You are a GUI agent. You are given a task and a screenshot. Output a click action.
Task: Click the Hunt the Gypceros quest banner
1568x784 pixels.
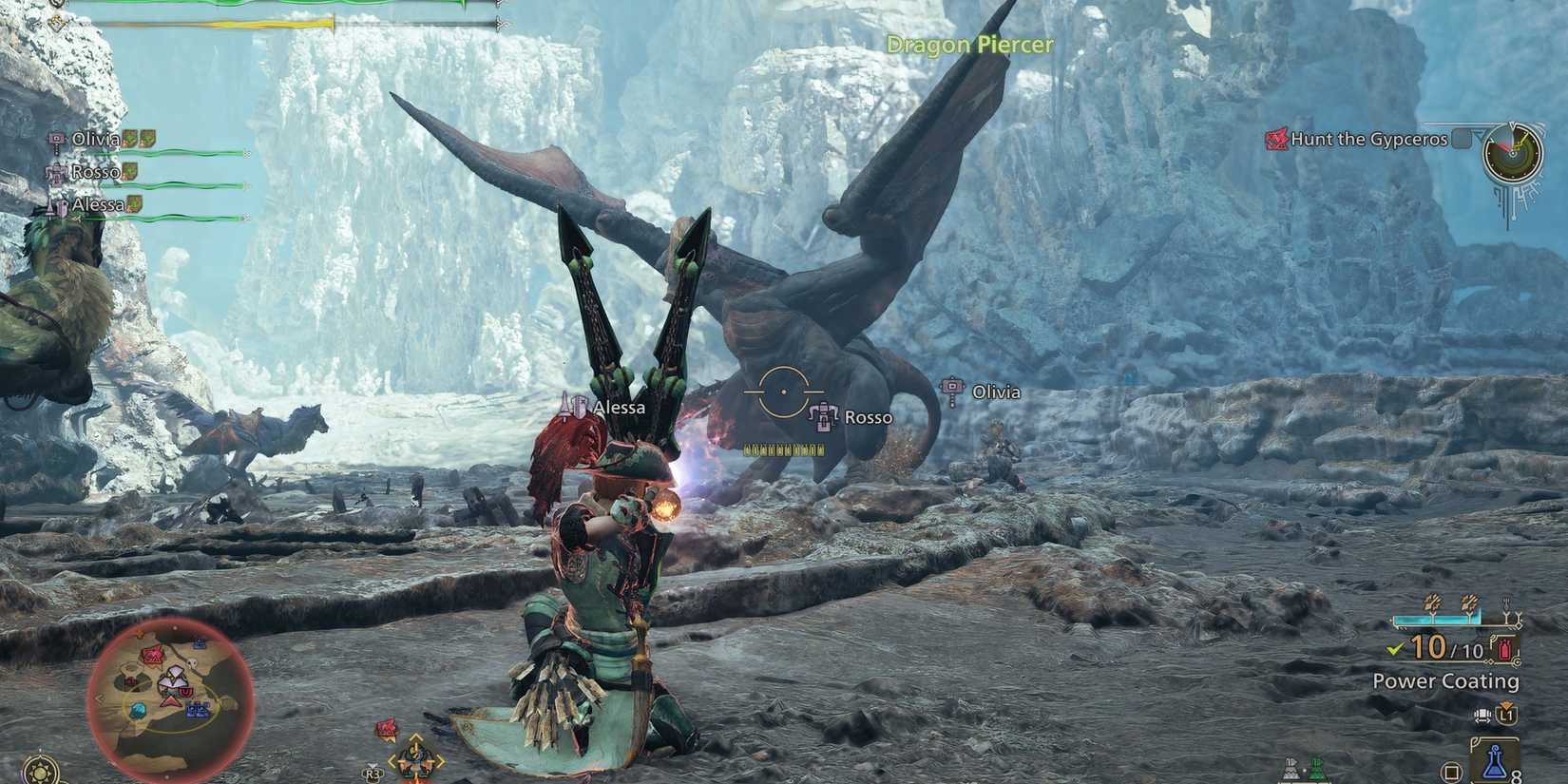[1368, 139]
